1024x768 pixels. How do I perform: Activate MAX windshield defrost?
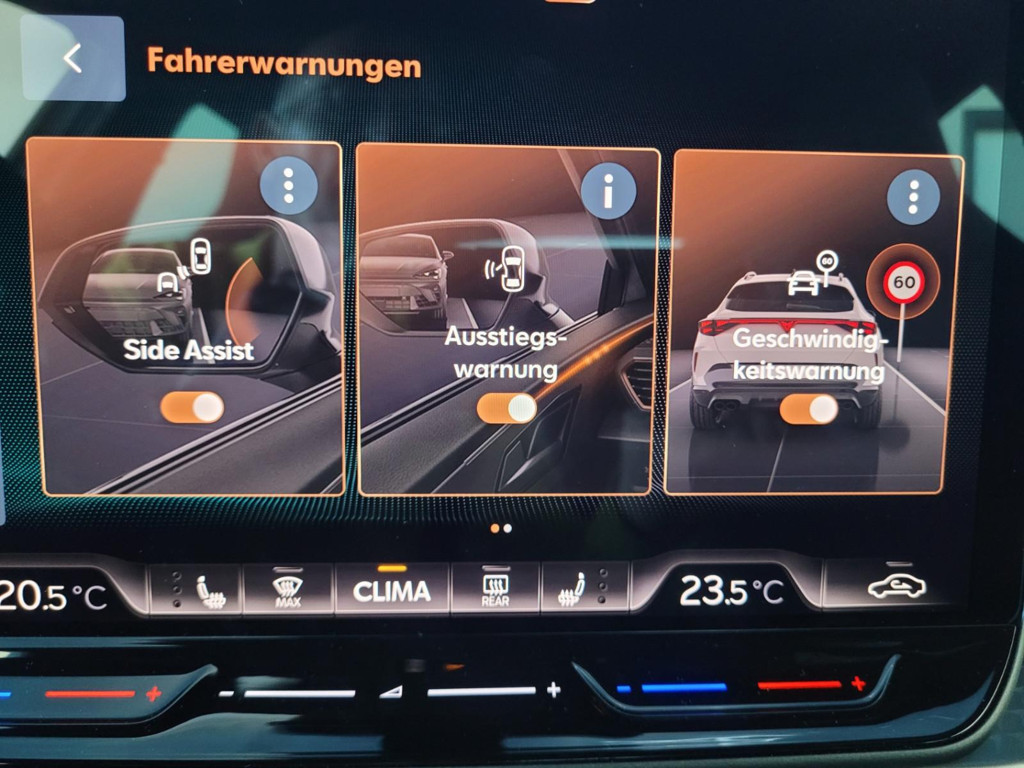[x=288, y=590]
